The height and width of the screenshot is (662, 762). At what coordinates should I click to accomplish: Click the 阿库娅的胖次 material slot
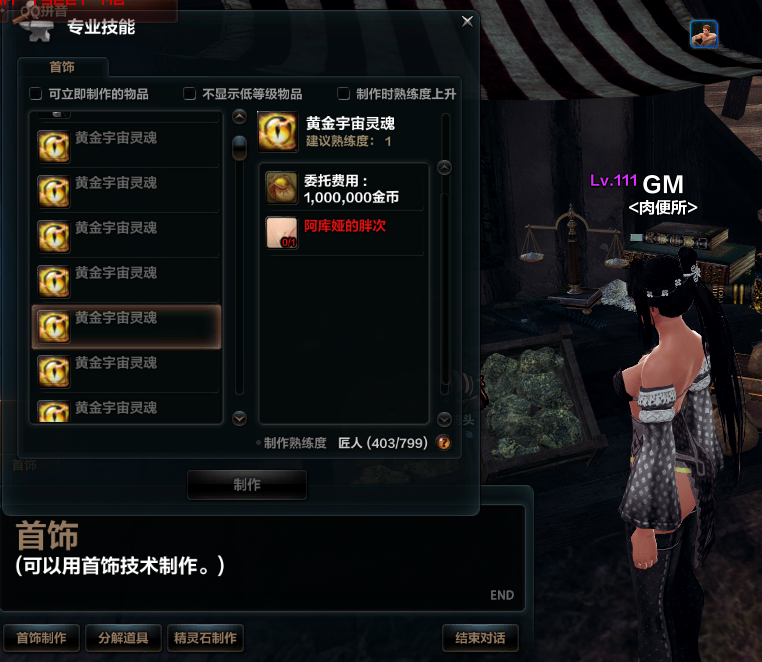pos(280,233)
